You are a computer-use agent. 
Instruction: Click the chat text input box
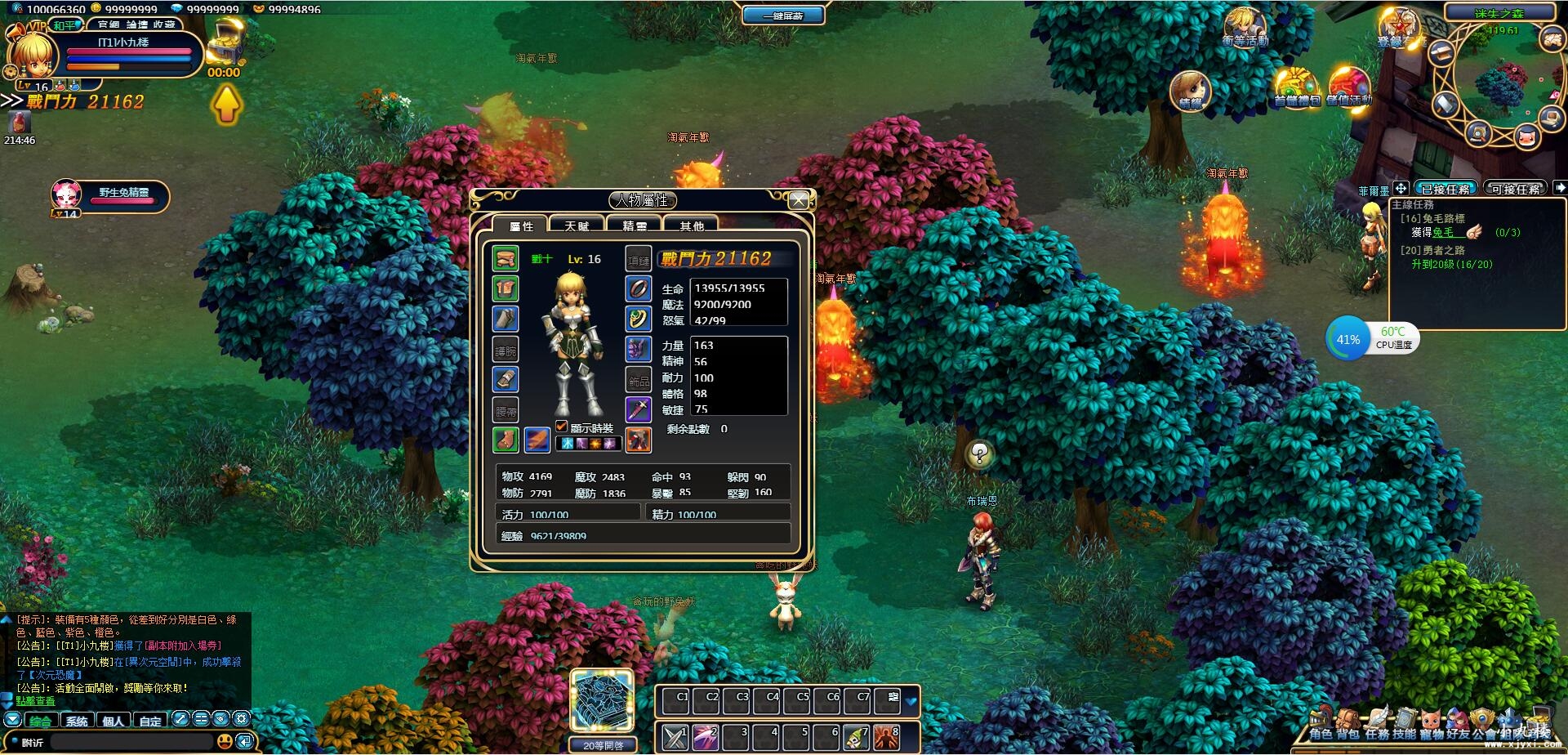coord(131,742)
